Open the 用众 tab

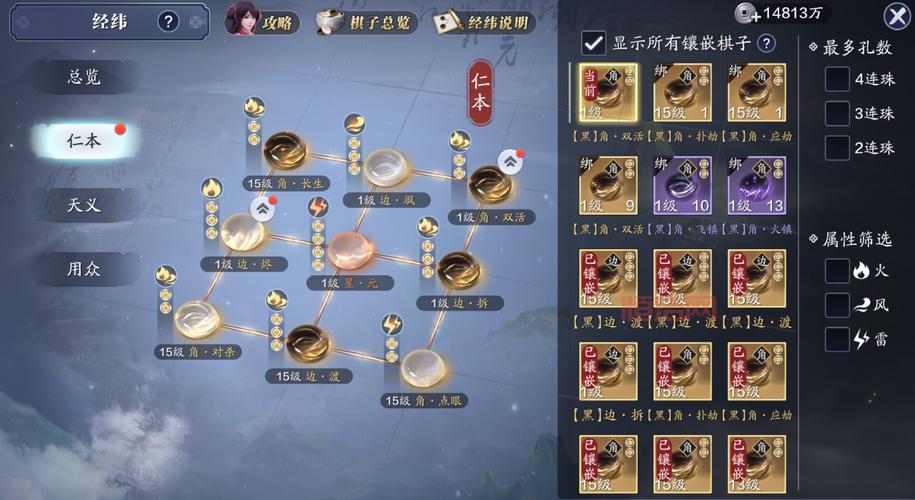[84, 268]
